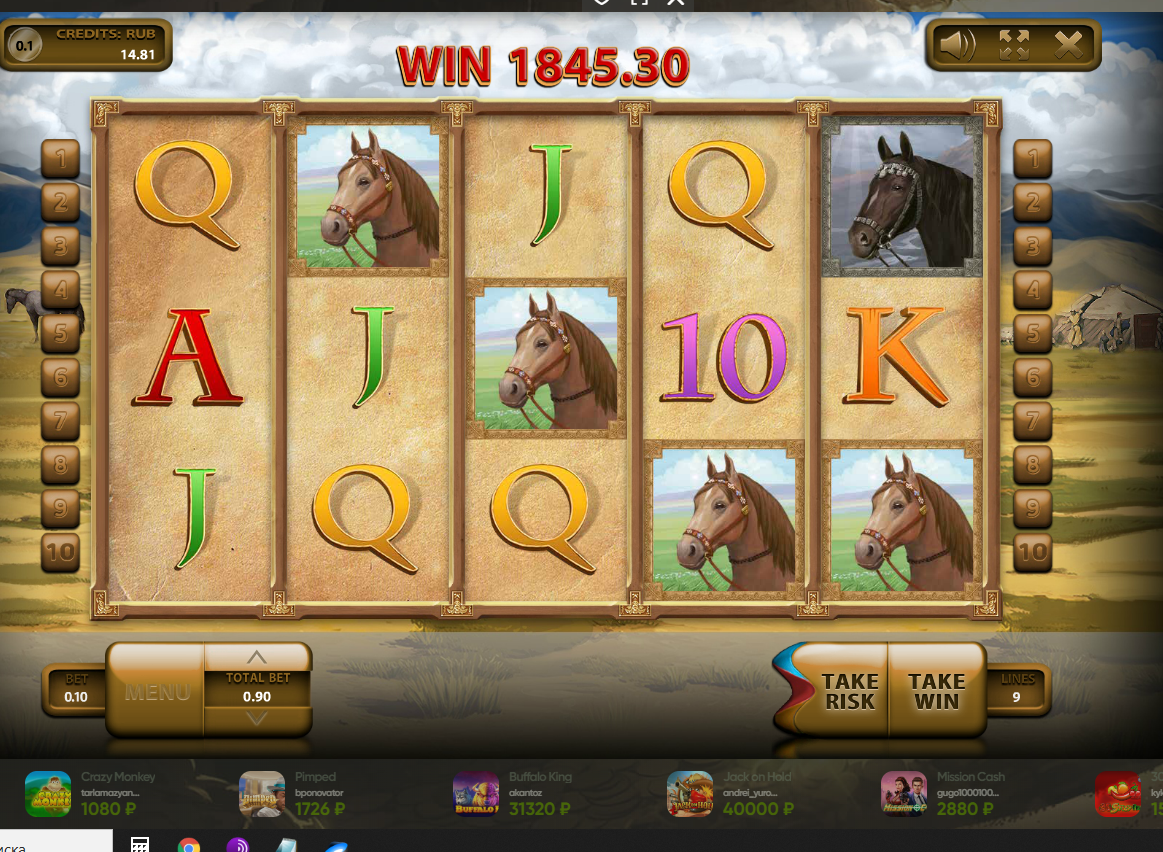Choose payline 10 on the right side
Screen dimensions: 1163x852
click(x=1033, y=551)
